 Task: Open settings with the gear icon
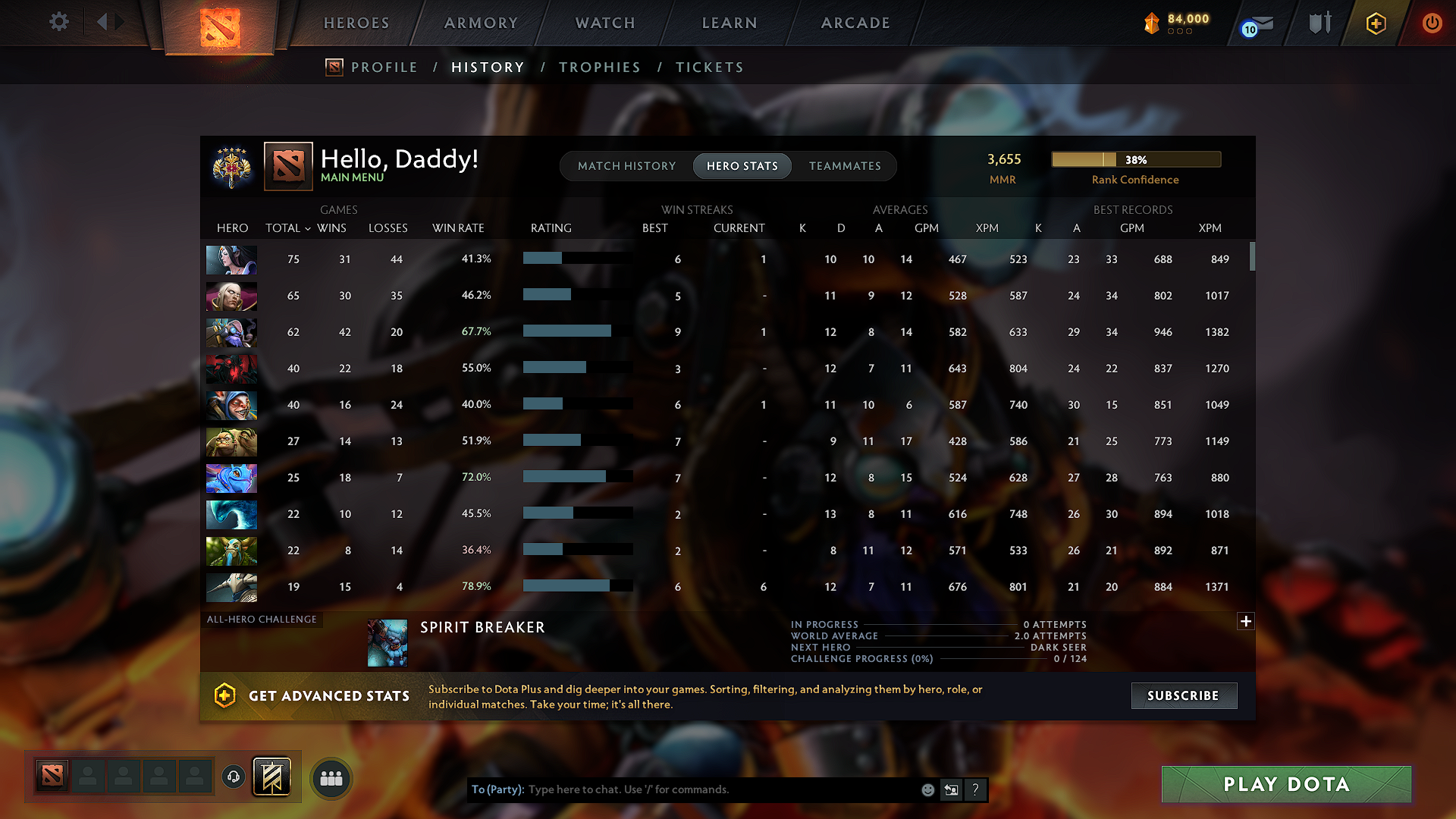pyautogui.click(x=59, y=23)
